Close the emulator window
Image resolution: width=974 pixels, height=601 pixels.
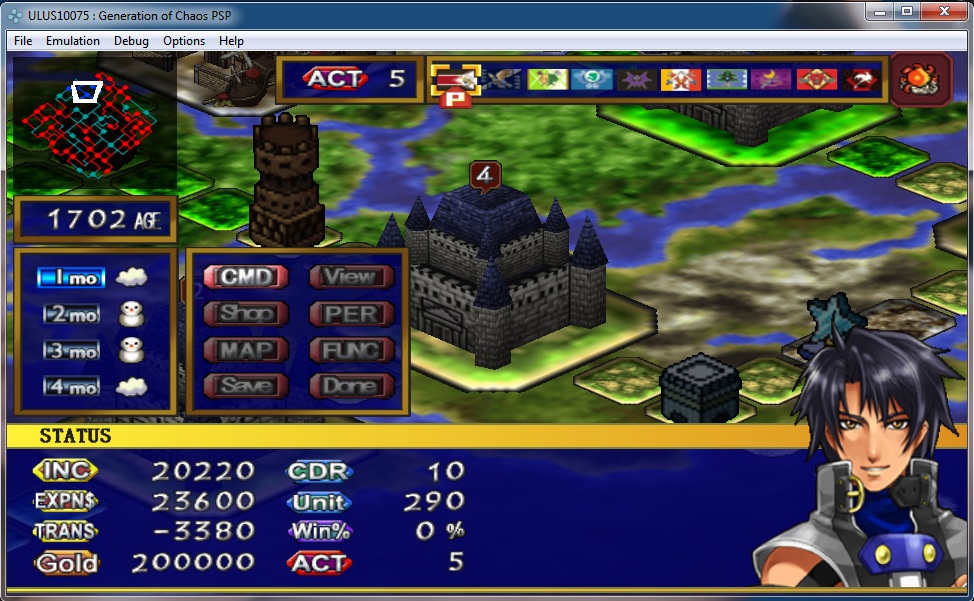coord(944,12)
